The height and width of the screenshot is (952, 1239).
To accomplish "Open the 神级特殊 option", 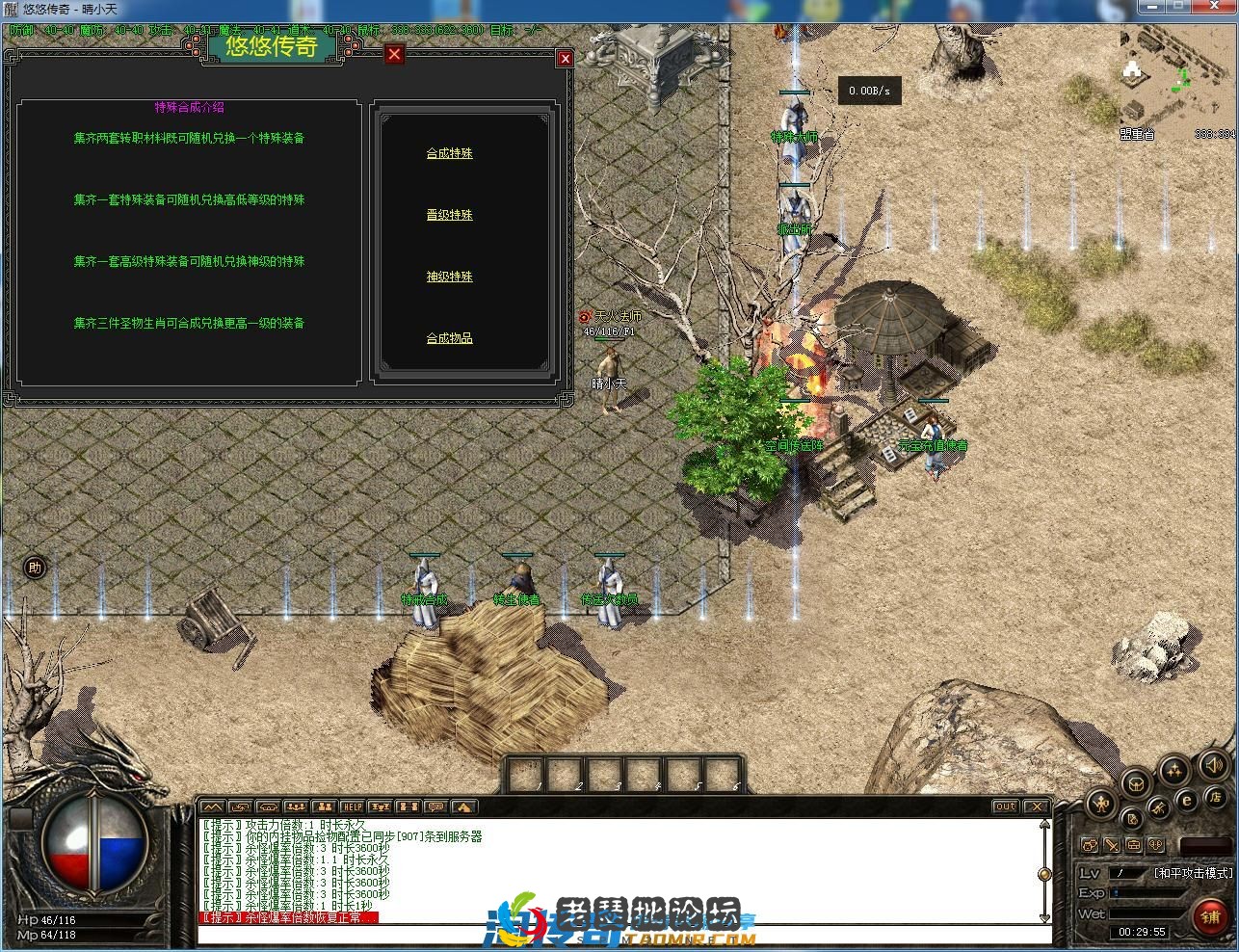I will click(x=449, y=277).
